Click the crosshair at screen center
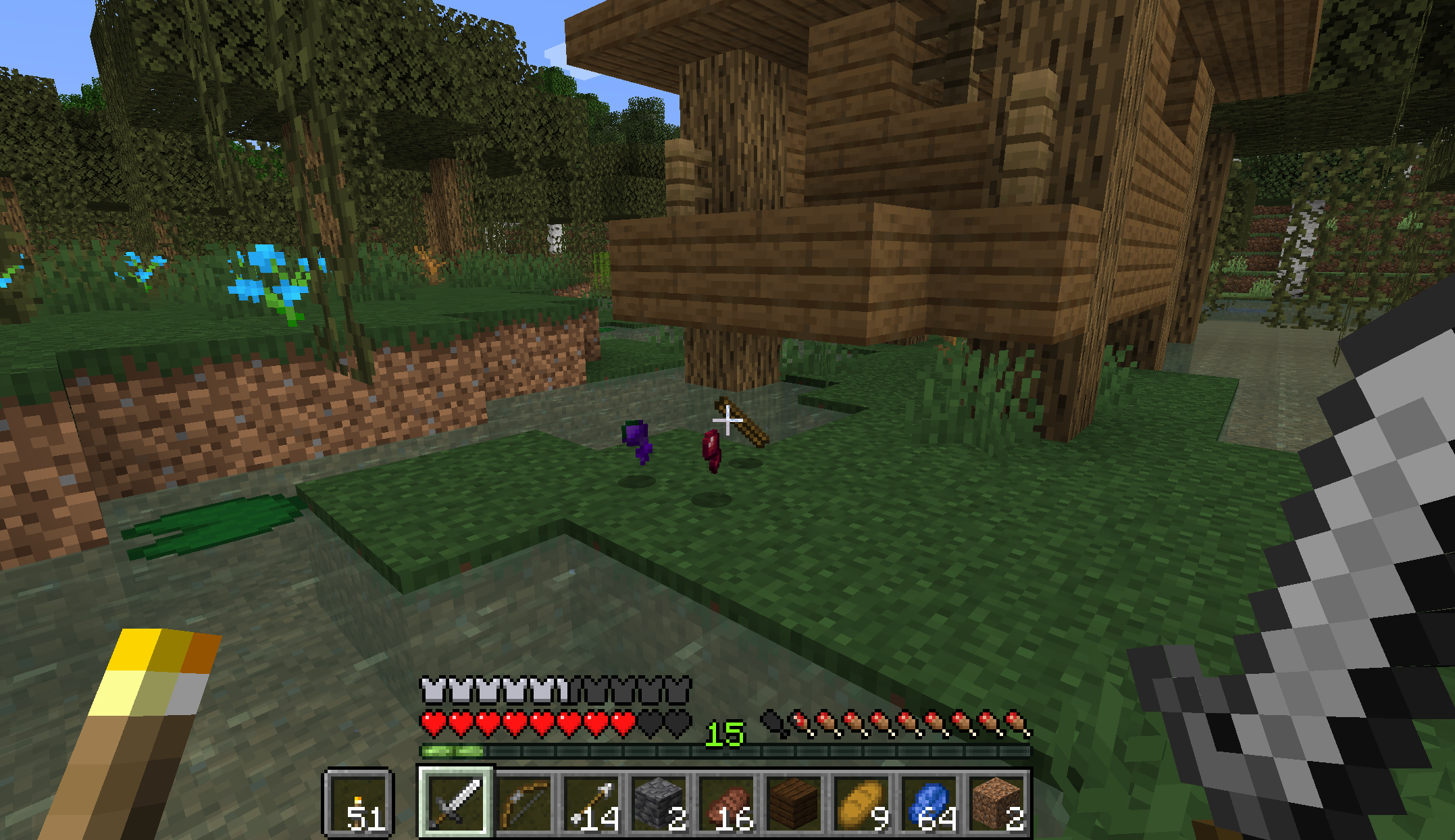 pyautogui.click(x=727, y=420)
